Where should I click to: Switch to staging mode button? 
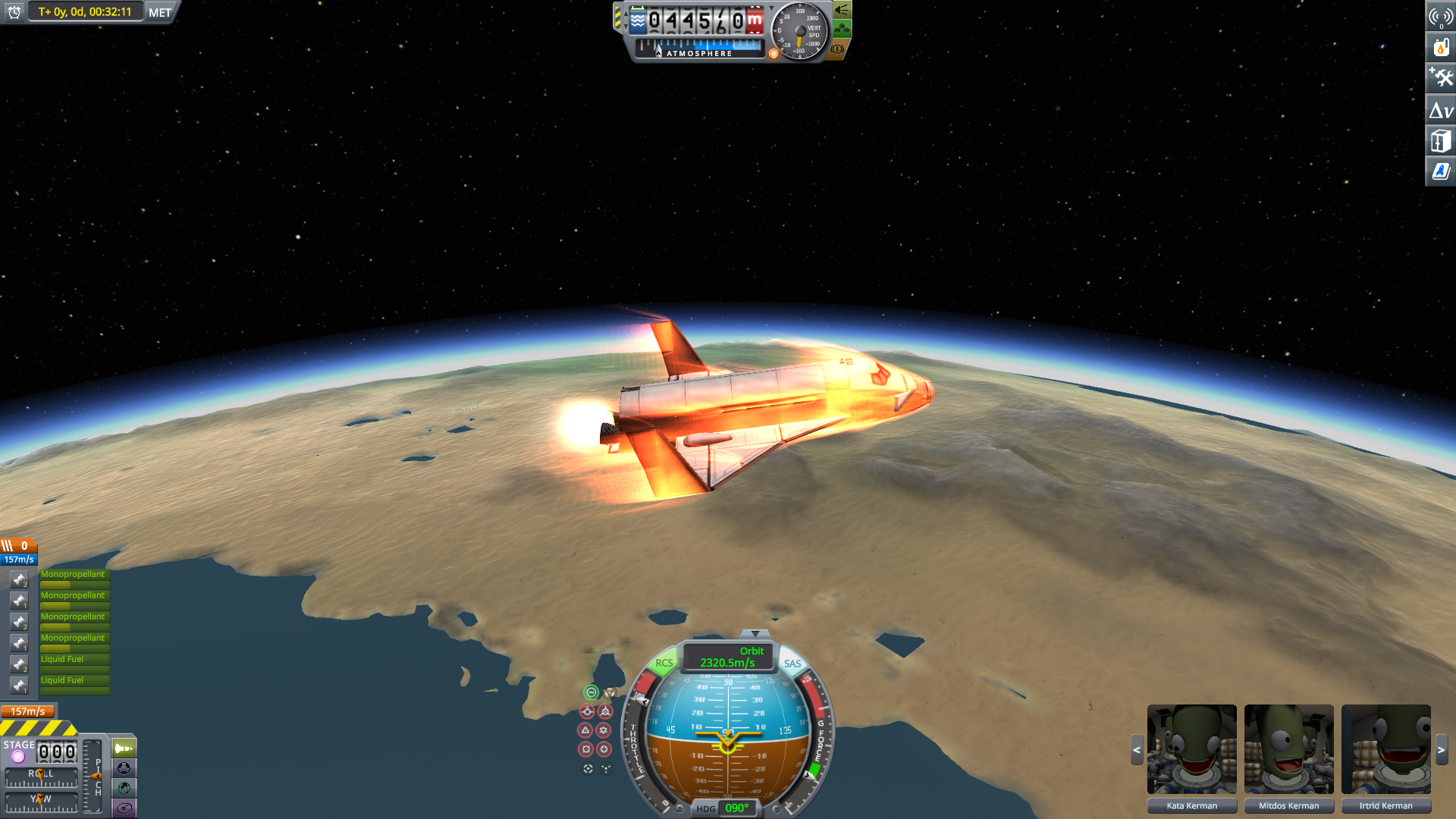coord(124,748)
